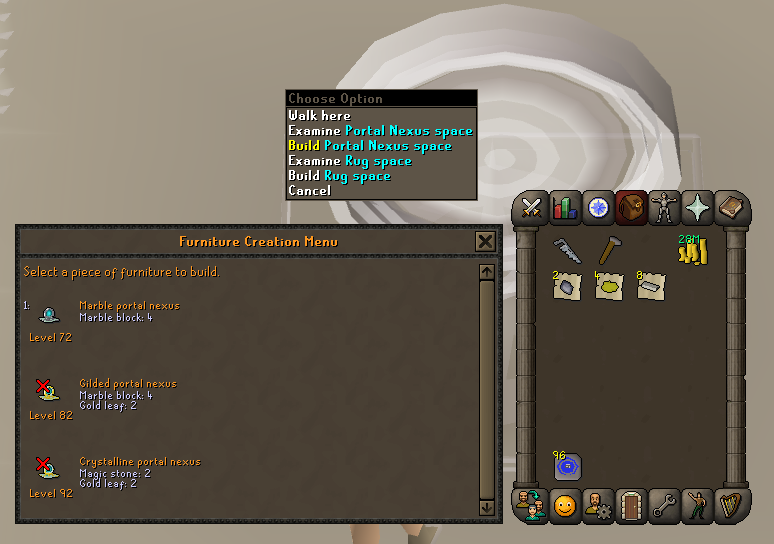Viewport: 774px width, 544px height.
Task: Select the noted gold leaf stack
Action: point(609,287)
